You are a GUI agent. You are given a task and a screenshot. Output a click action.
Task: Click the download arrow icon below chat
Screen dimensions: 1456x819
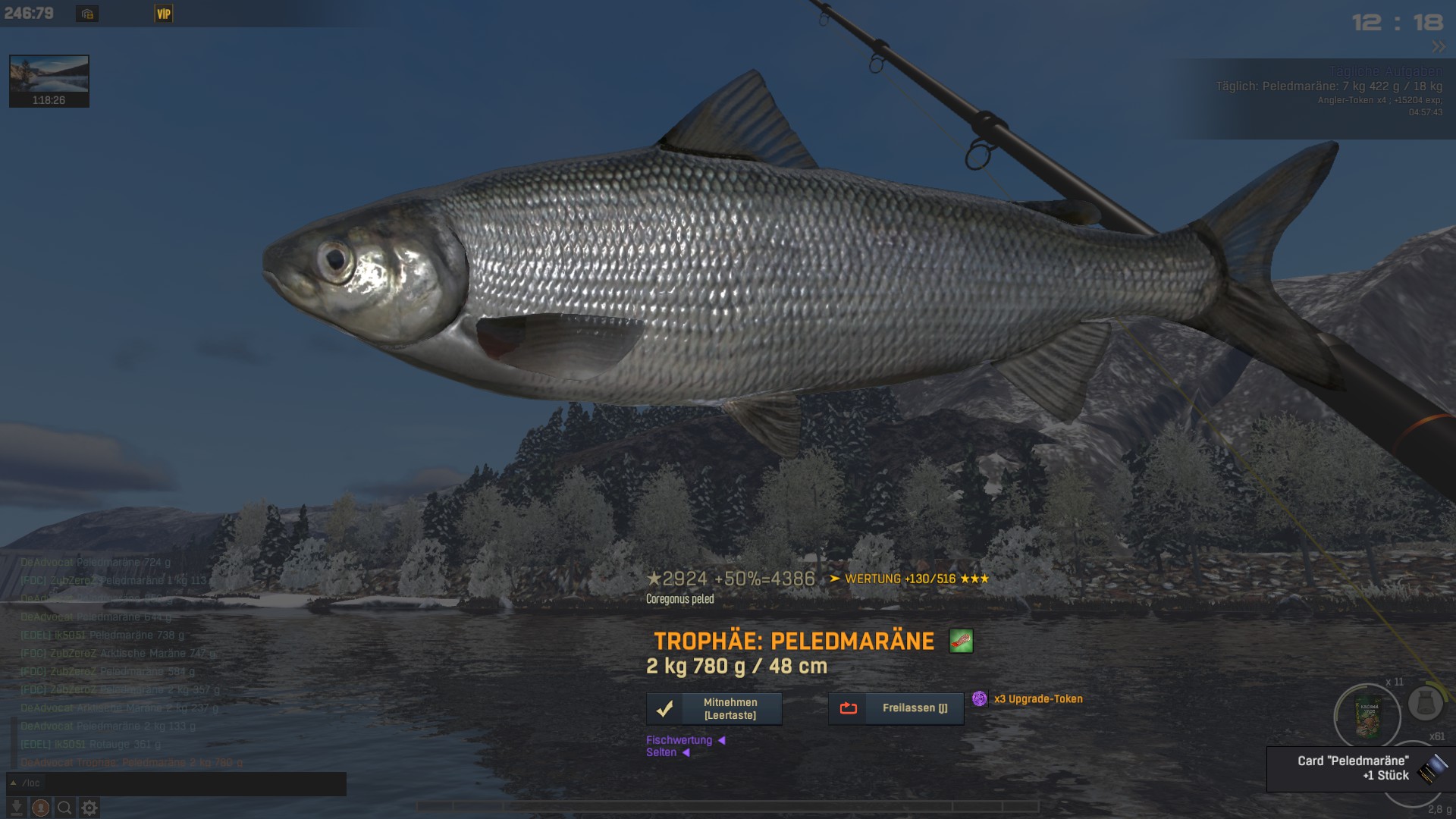tap(16, 808)
